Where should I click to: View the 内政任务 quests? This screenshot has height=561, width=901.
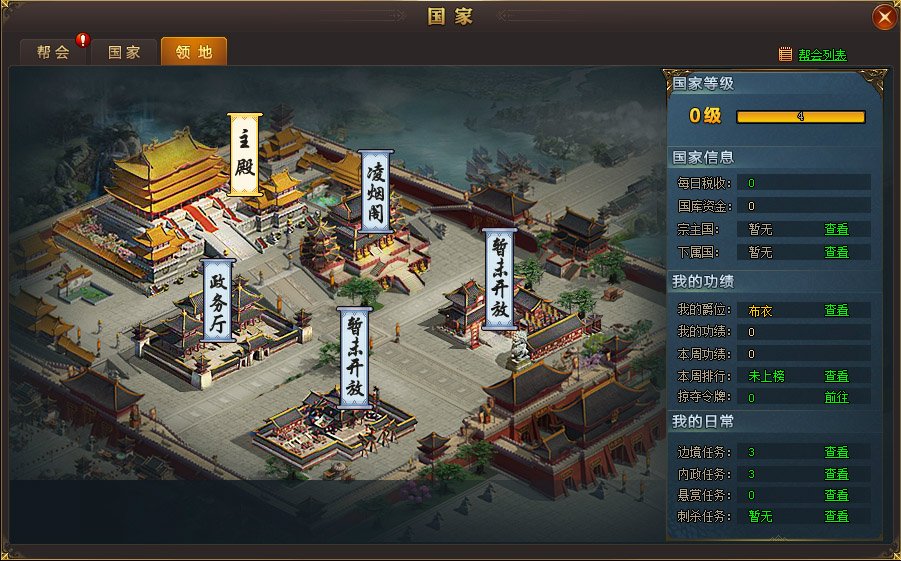pyautogui.click(x=836, y=474)
